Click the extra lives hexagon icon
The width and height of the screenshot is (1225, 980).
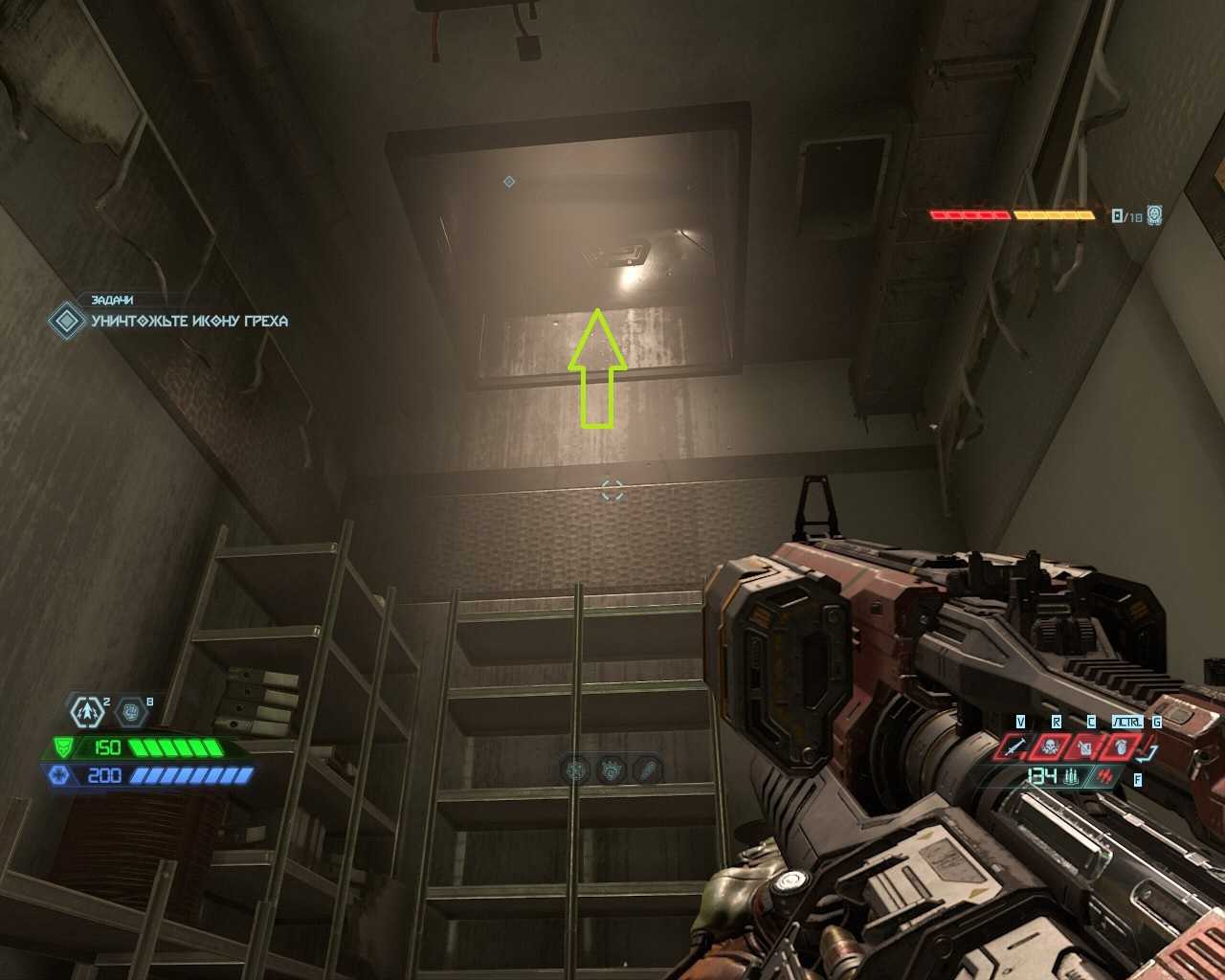[88, 712]
